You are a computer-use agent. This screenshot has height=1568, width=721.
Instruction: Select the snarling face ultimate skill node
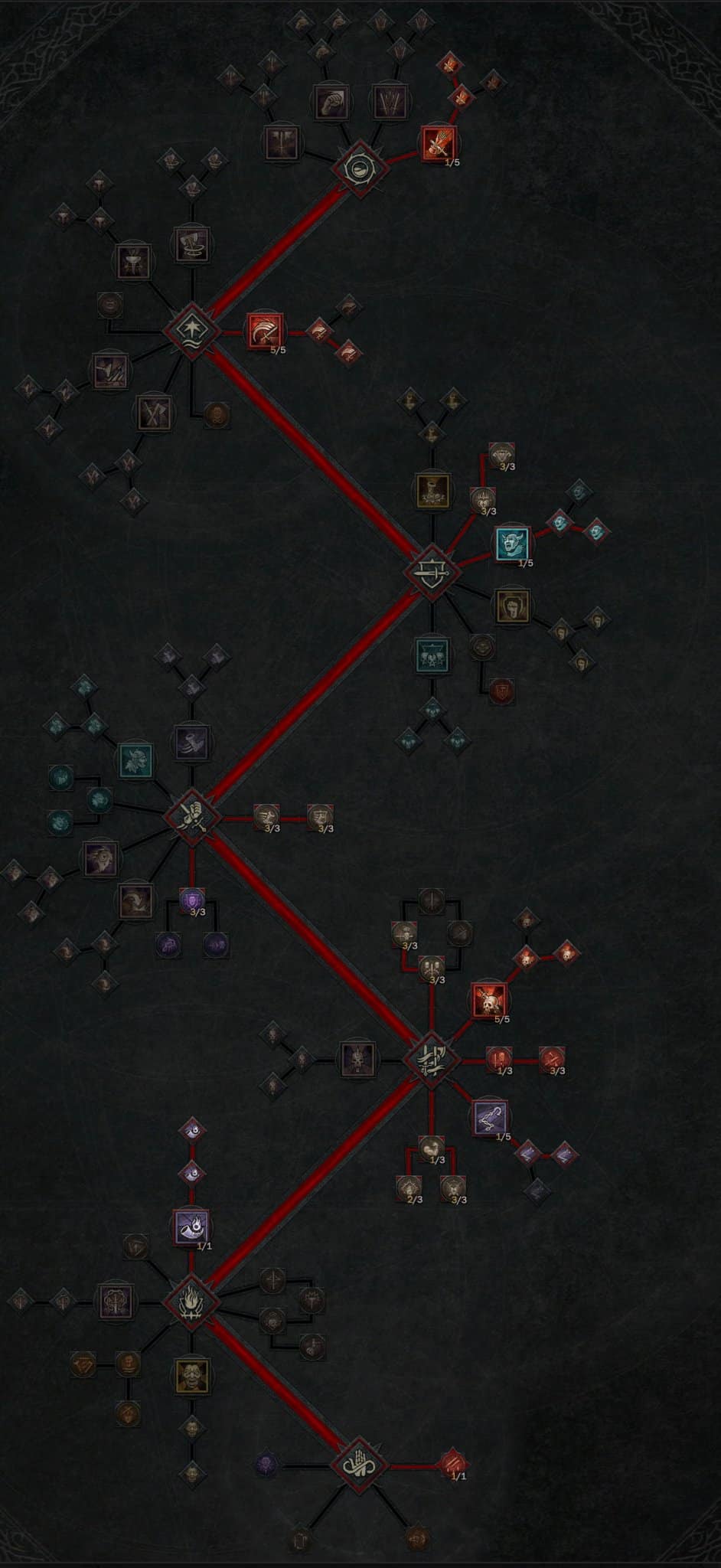(x=191, y=1377)
